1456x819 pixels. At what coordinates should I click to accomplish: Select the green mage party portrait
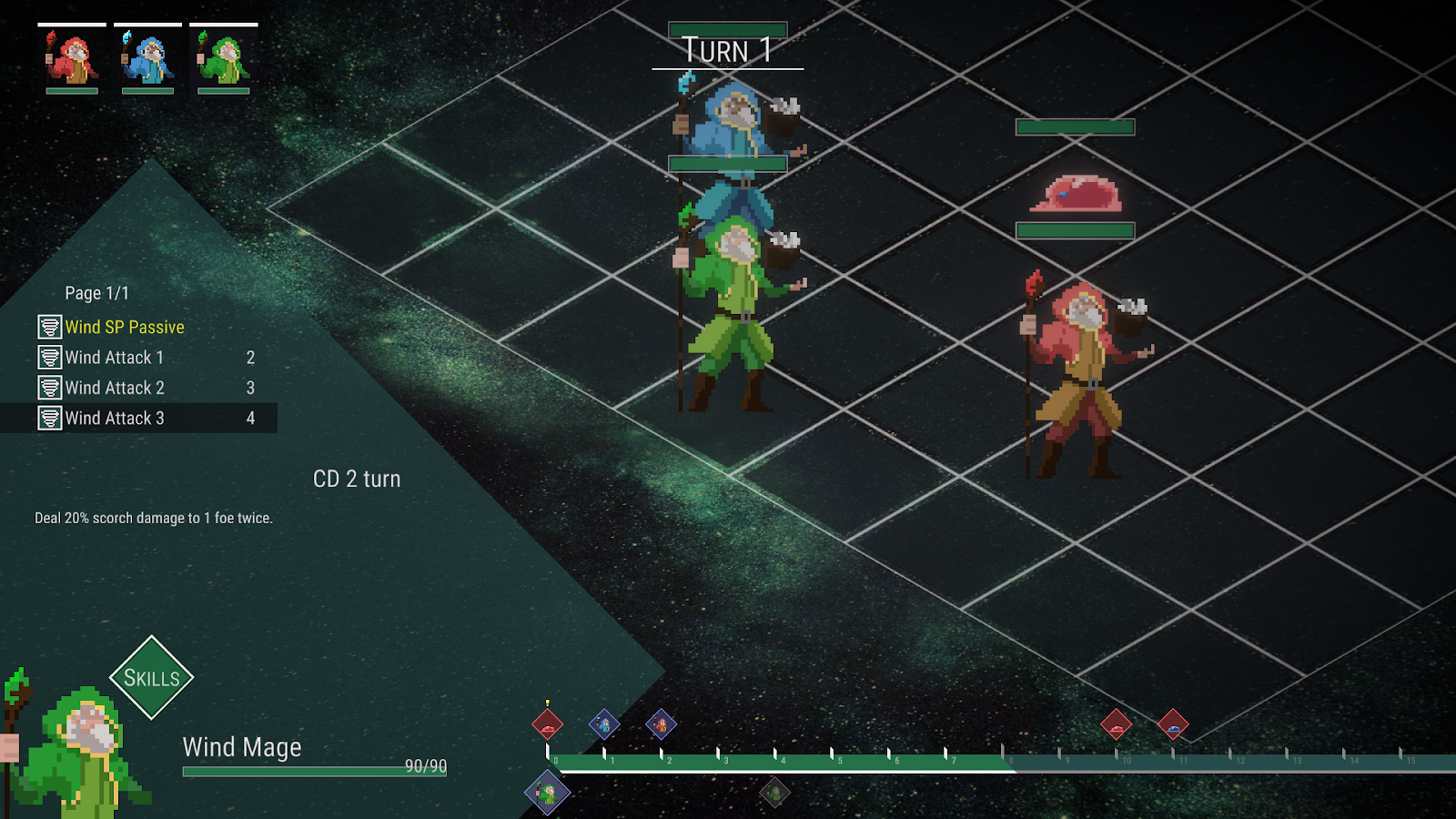coord(223,59)
